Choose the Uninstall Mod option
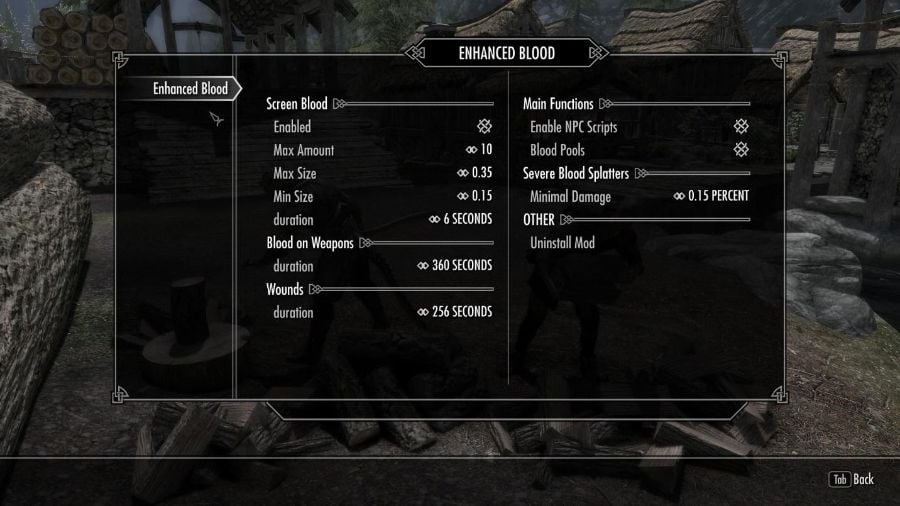The height and width of the screenshot is (506, 900). [x=562, y=243]
